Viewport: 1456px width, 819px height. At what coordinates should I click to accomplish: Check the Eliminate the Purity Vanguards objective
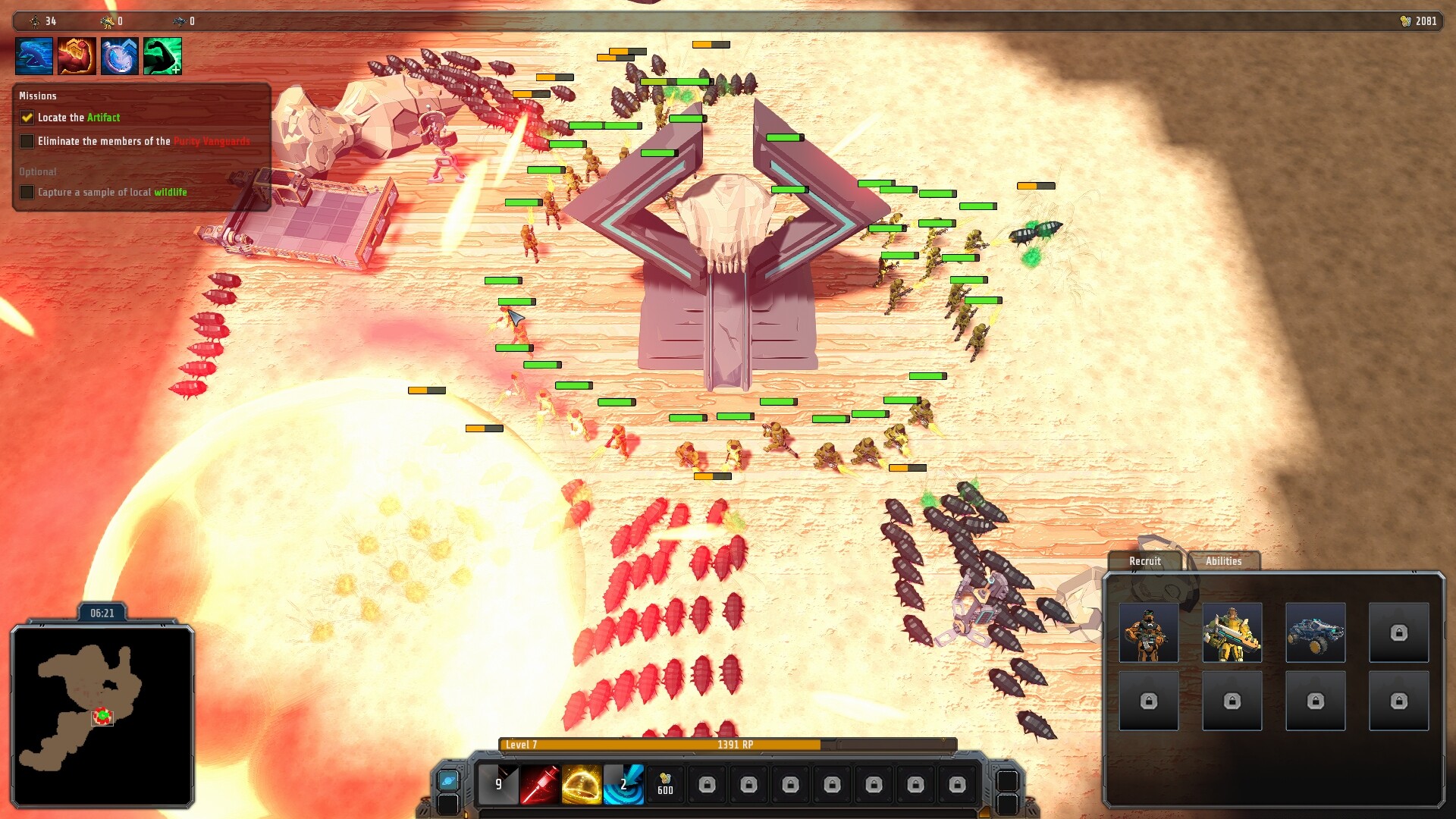click(x=27, y=141)
